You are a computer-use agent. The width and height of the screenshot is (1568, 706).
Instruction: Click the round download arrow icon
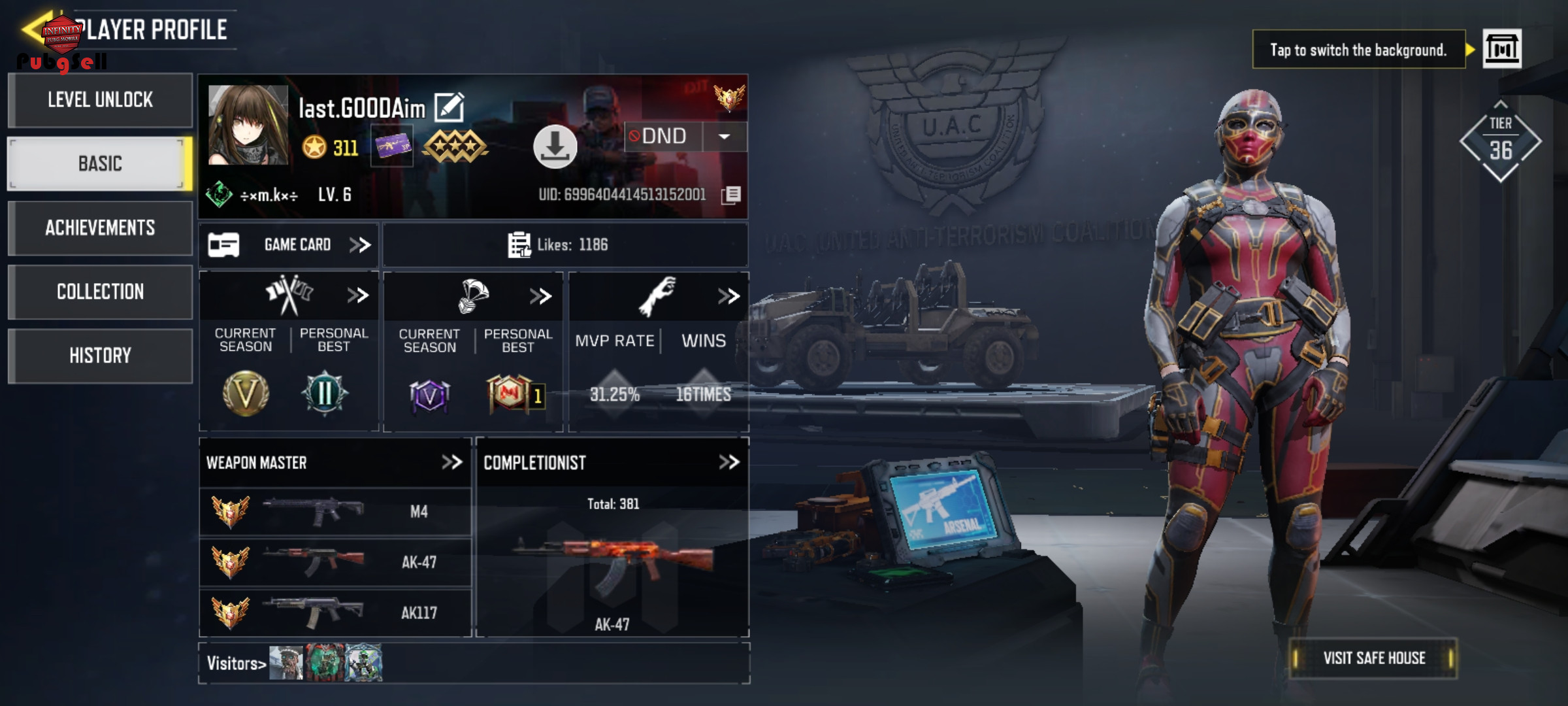(x=555, y=147)
